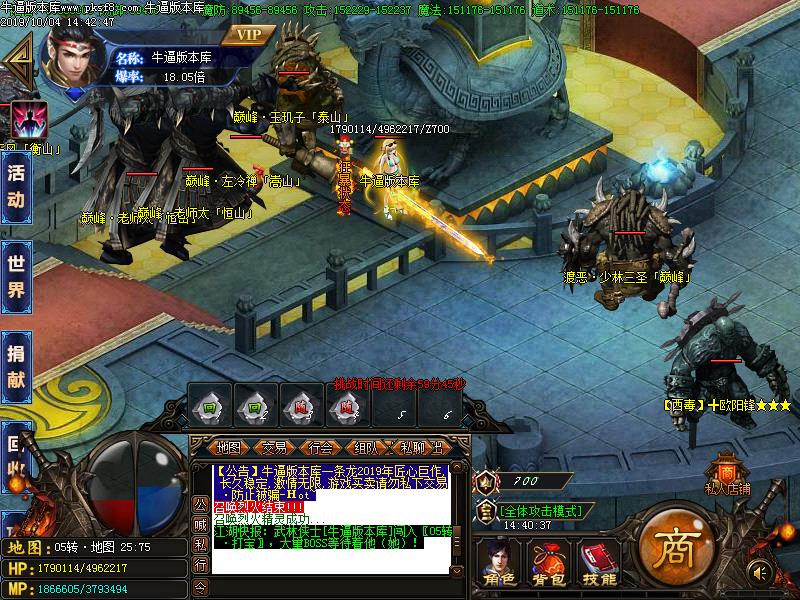Select the 喊 shout chat channel
The image size is (800, 600).
(200, 523)
